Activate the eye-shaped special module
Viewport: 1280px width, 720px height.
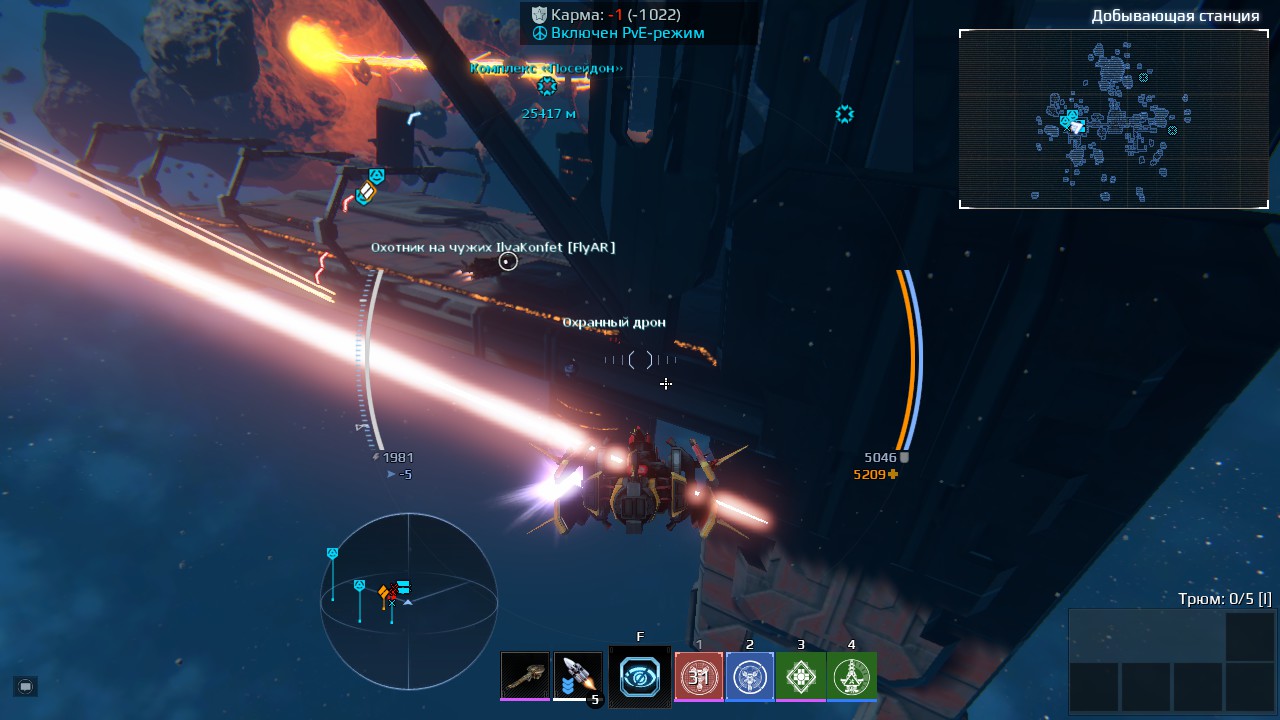[x=640, y=677]
